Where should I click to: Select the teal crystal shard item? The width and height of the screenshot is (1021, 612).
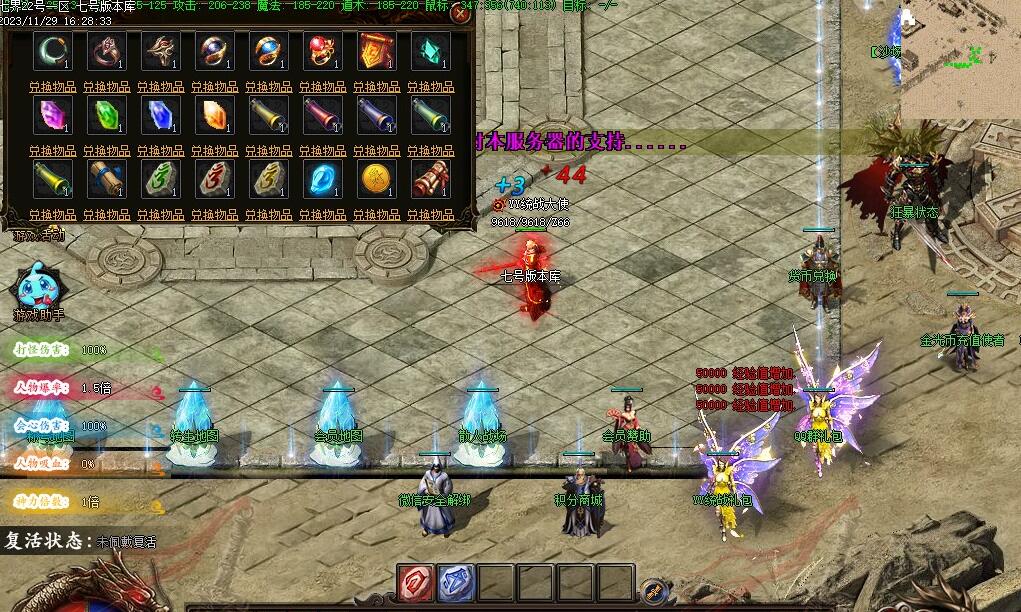(x=430, y=51)
